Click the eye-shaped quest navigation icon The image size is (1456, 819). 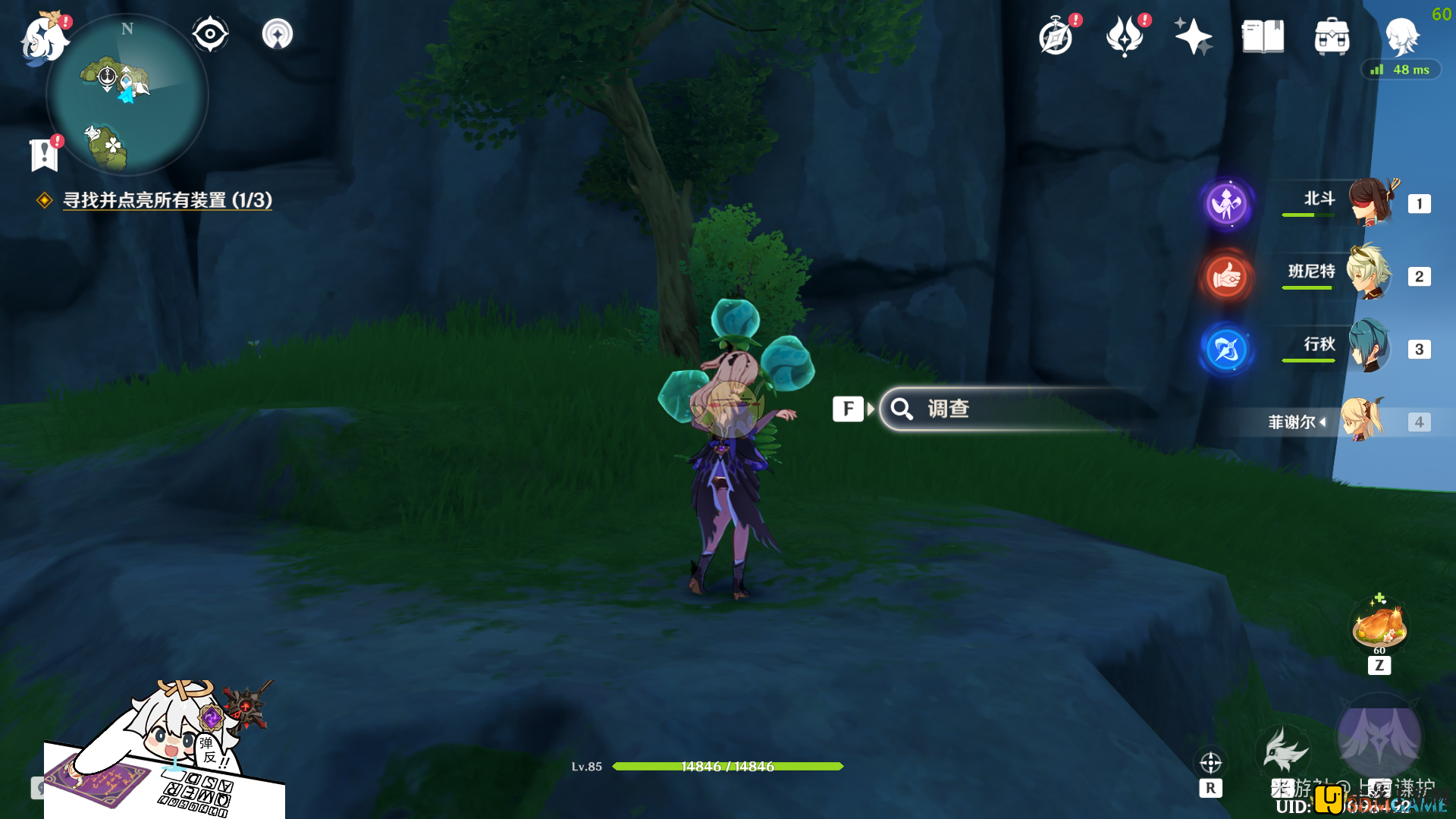tap(209, 33)
